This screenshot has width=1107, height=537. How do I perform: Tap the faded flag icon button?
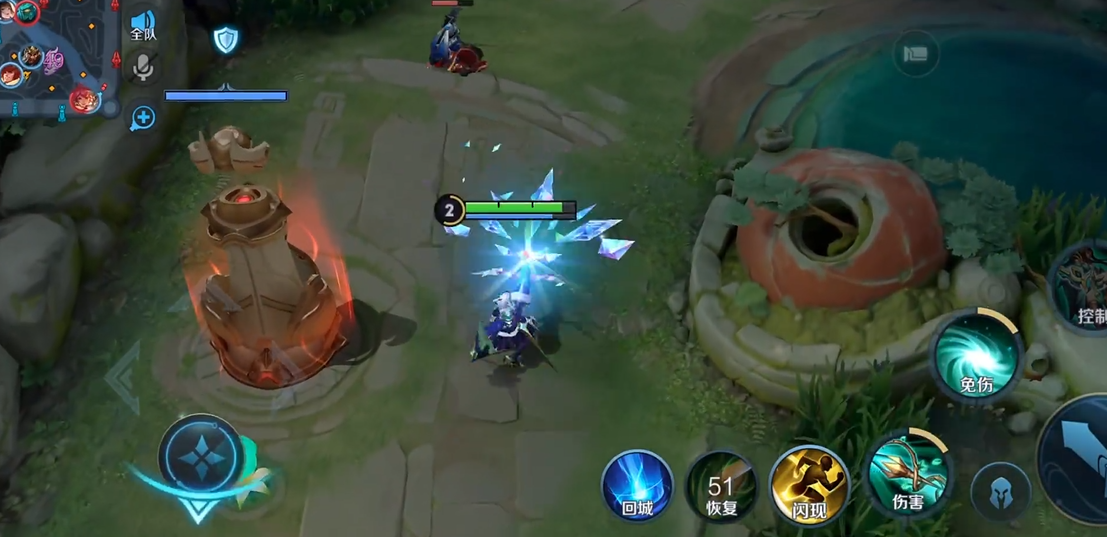[915, 55]
